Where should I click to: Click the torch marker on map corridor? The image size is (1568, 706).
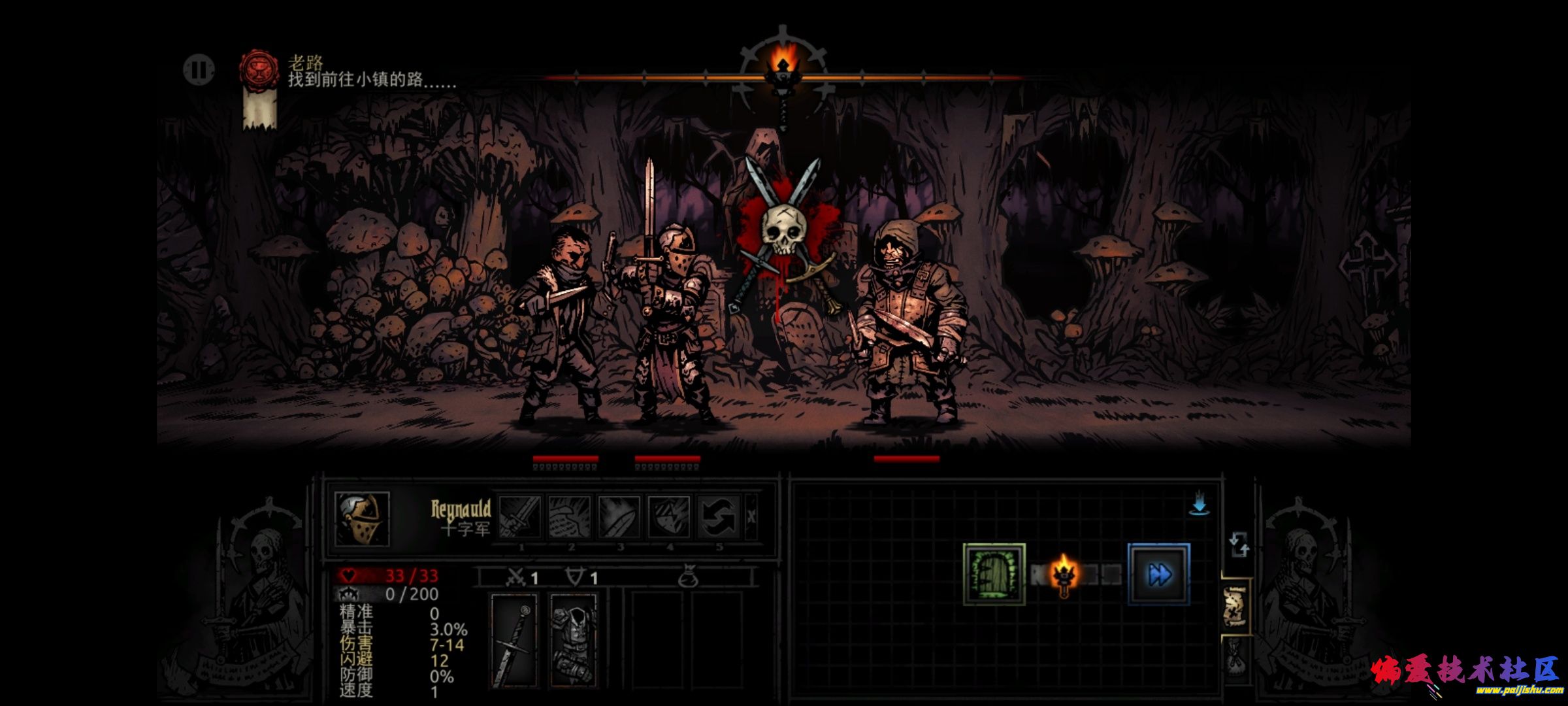[x=1063, y=574]
